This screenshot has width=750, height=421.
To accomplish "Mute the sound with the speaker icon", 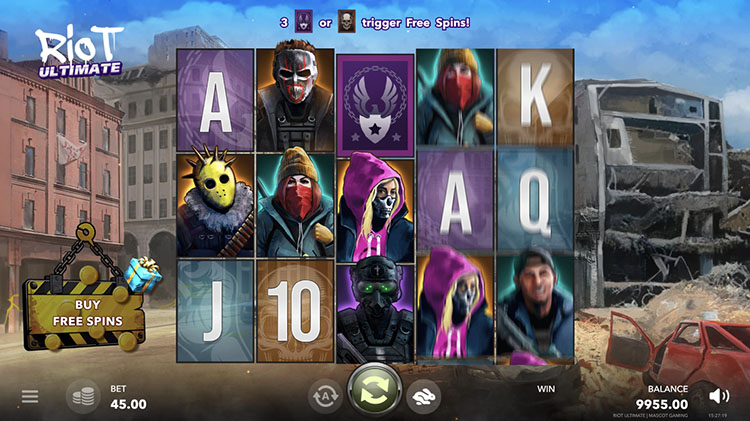I will point(719,395).
